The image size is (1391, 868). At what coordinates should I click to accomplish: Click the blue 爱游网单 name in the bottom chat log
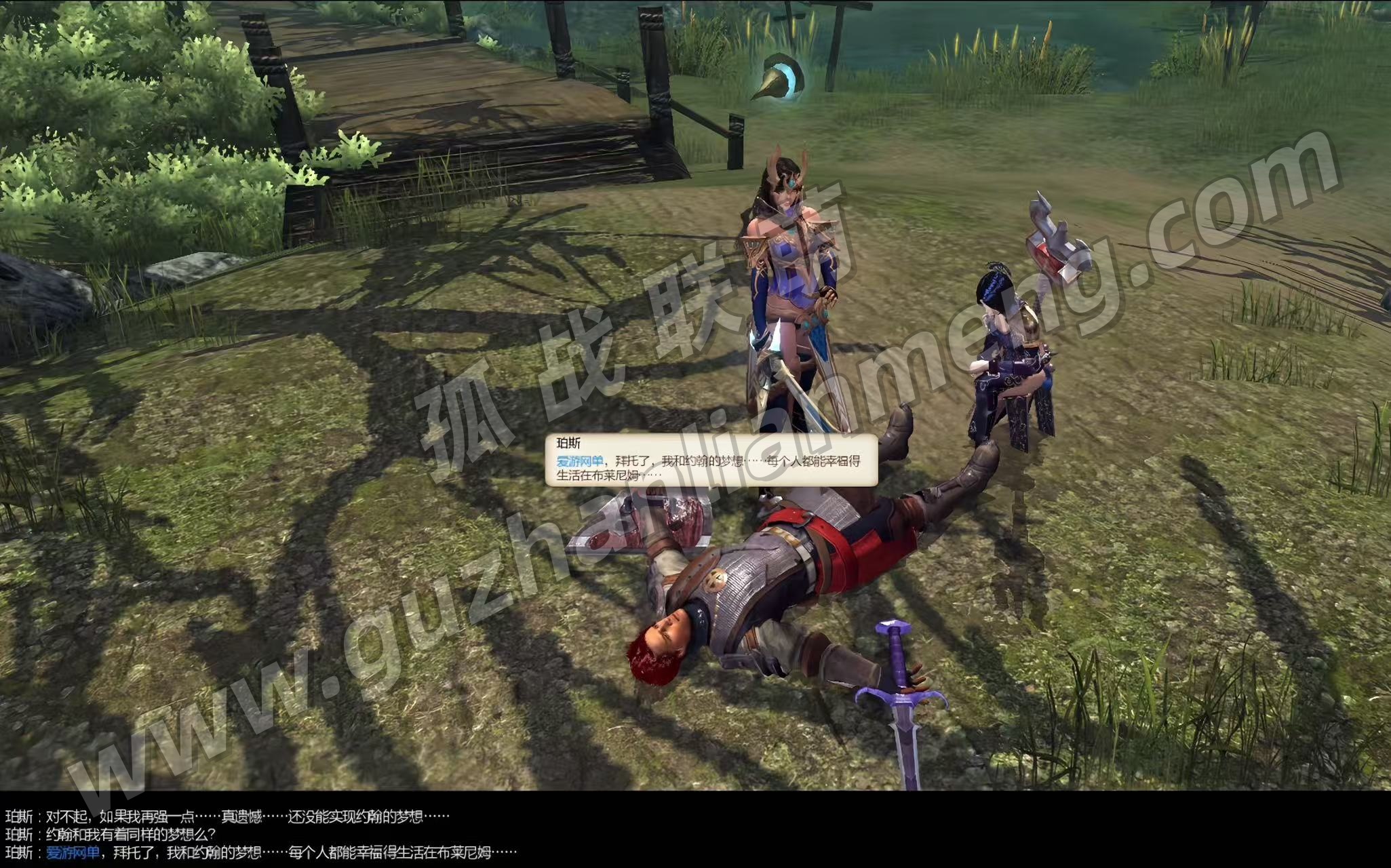point(73,852)
